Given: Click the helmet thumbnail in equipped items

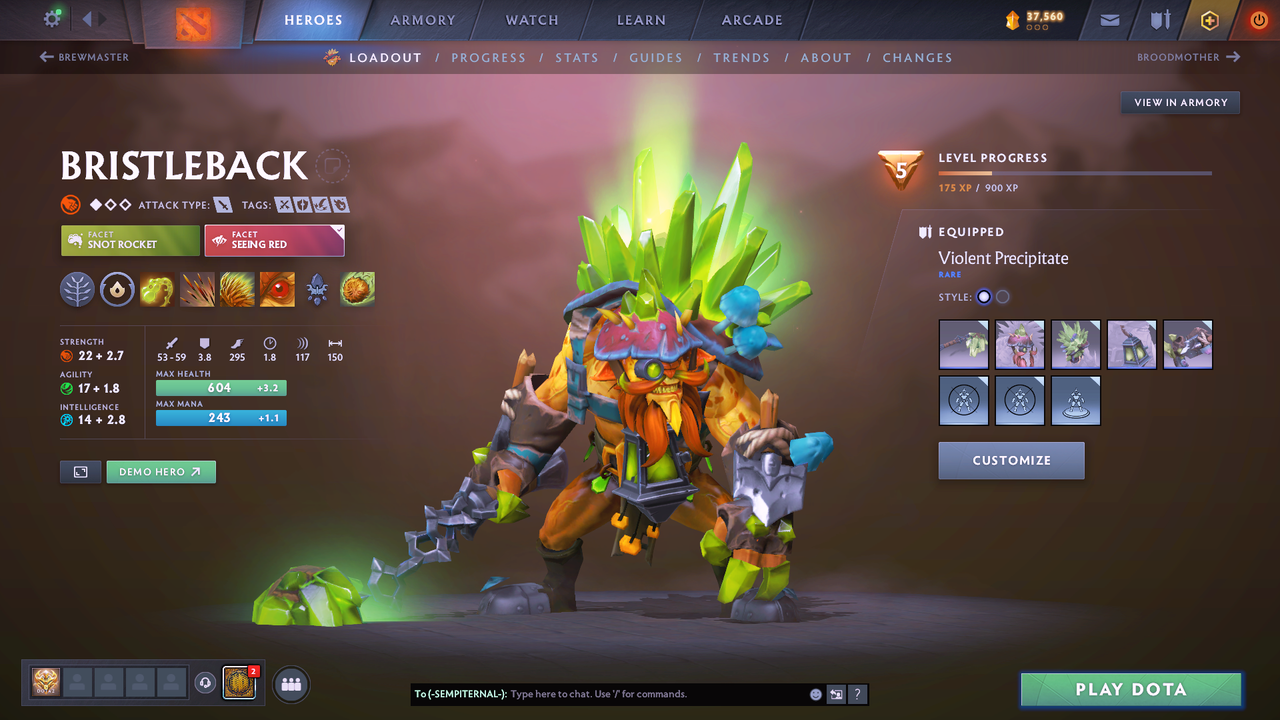Looking at the screenshot, I should [1019, 344].
